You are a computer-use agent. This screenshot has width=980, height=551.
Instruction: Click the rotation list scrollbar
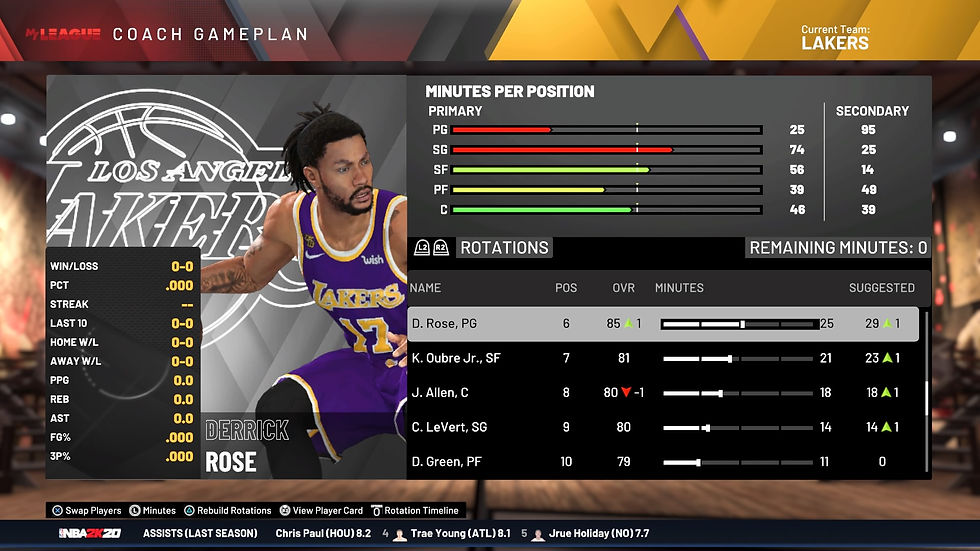(x=926, y=396)
